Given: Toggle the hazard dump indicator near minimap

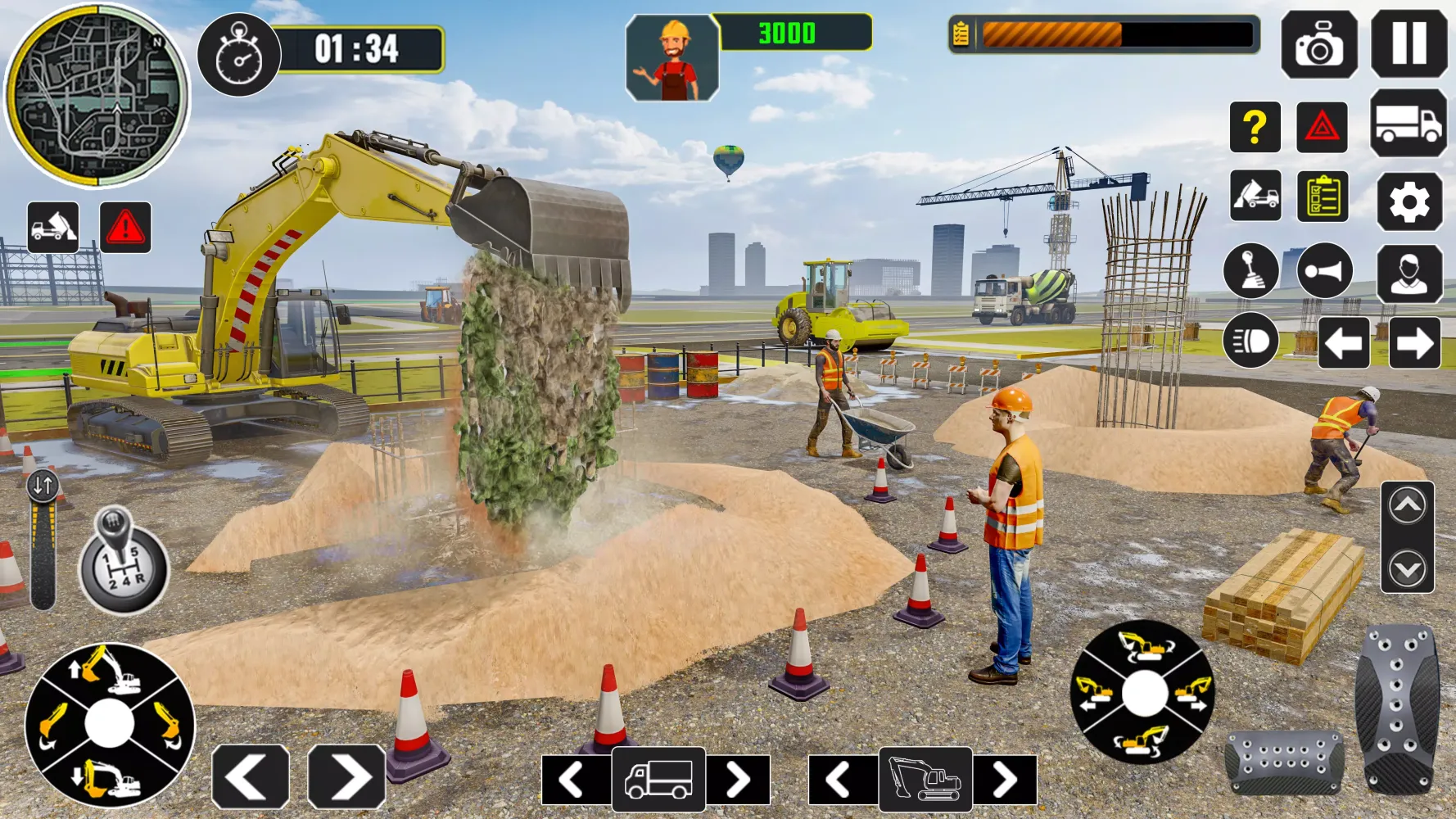Looking at the screenshot, I should [x=54, y=229].
